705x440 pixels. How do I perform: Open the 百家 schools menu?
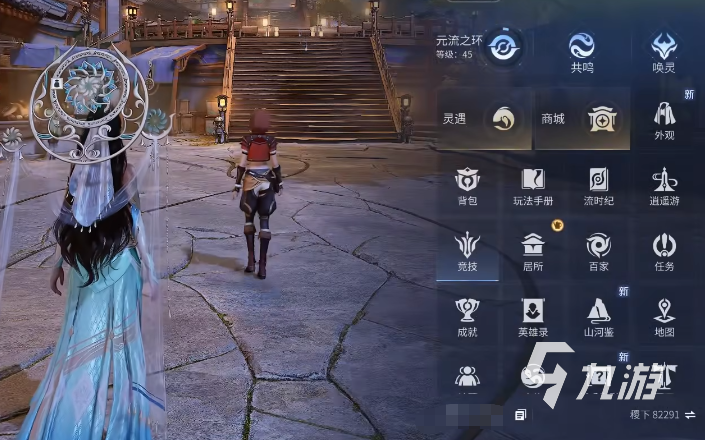598,250
